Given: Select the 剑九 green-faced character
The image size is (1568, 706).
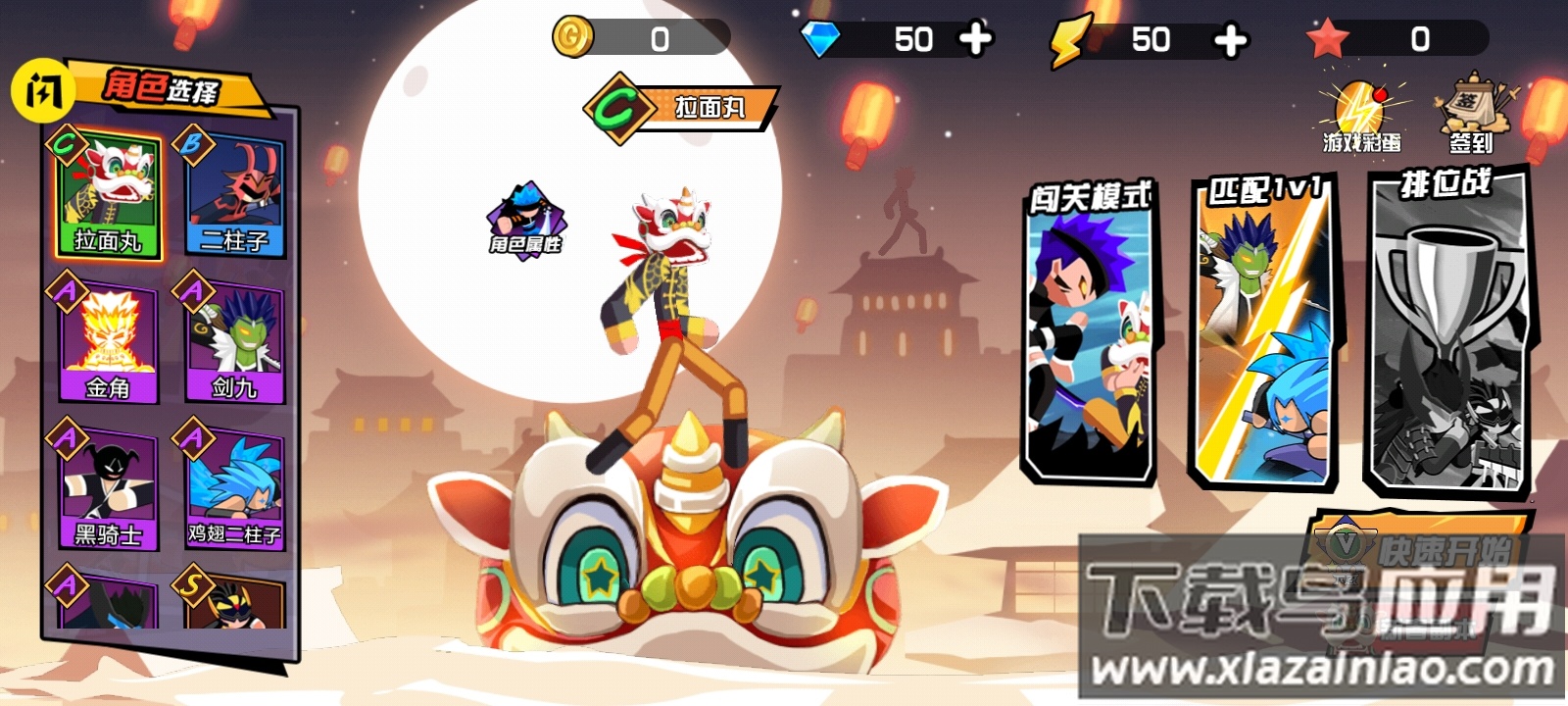Looking at the screenshot, I should tap(234, 342).
